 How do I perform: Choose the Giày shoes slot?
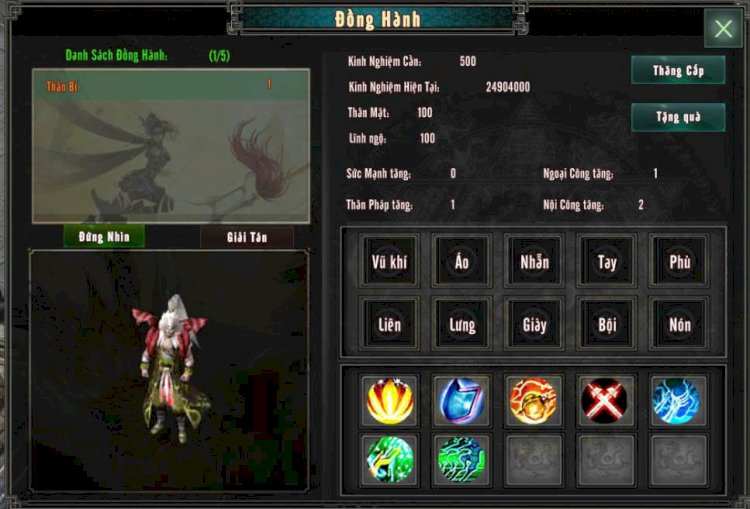pyautogui.click(x=534, y=324)
